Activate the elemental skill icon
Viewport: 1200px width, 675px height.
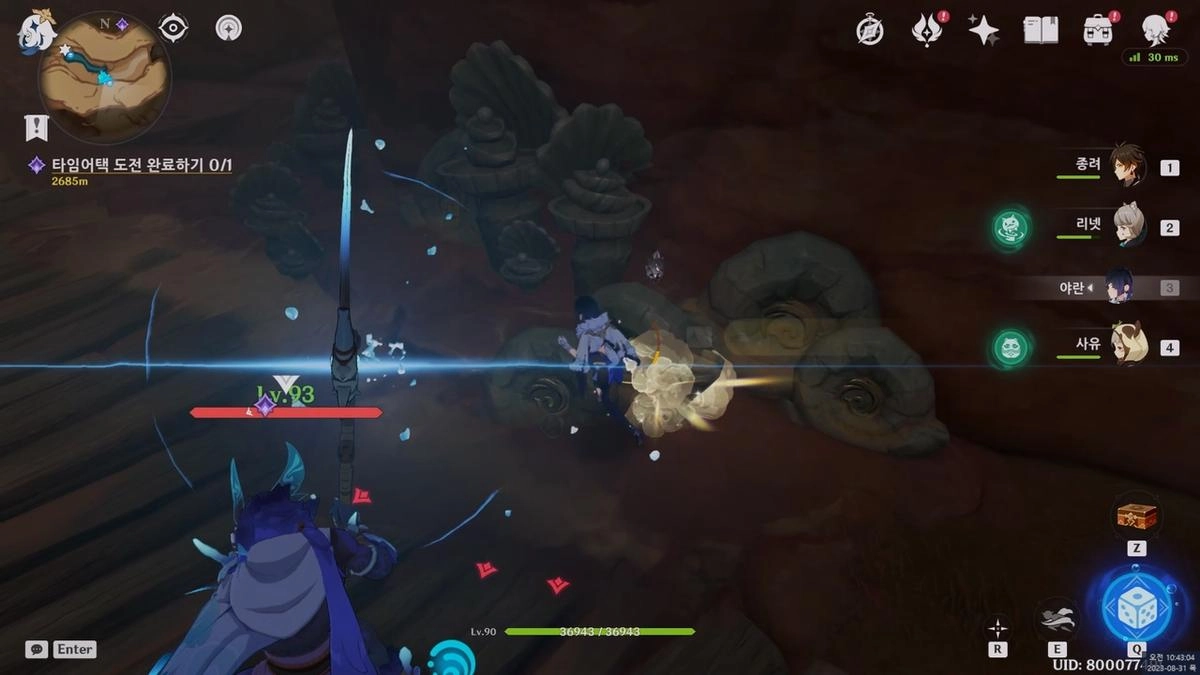[x=1058, y=618]
